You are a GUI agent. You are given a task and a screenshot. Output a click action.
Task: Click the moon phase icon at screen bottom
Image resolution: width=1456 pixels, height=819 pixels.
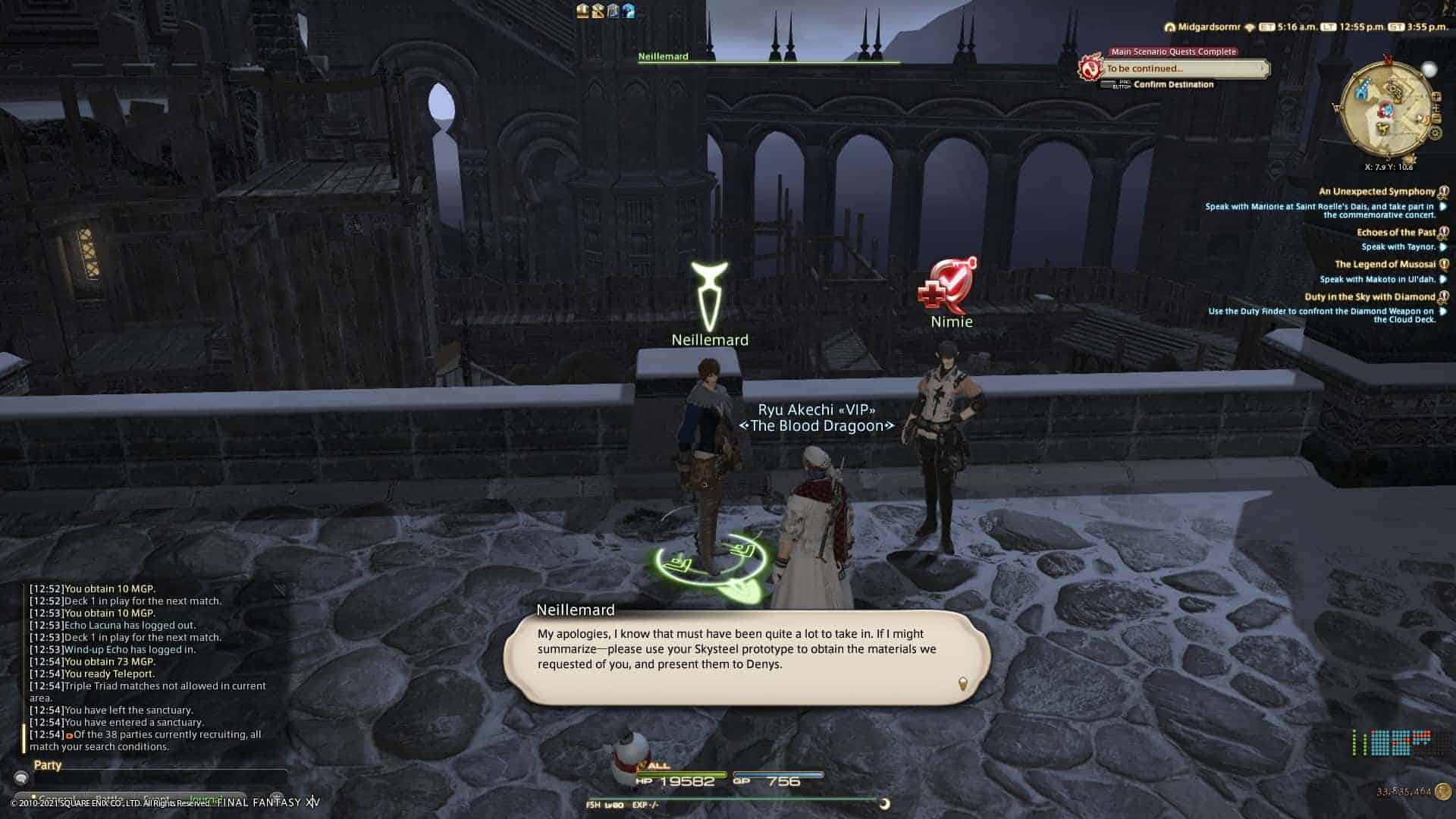[886, 804]
